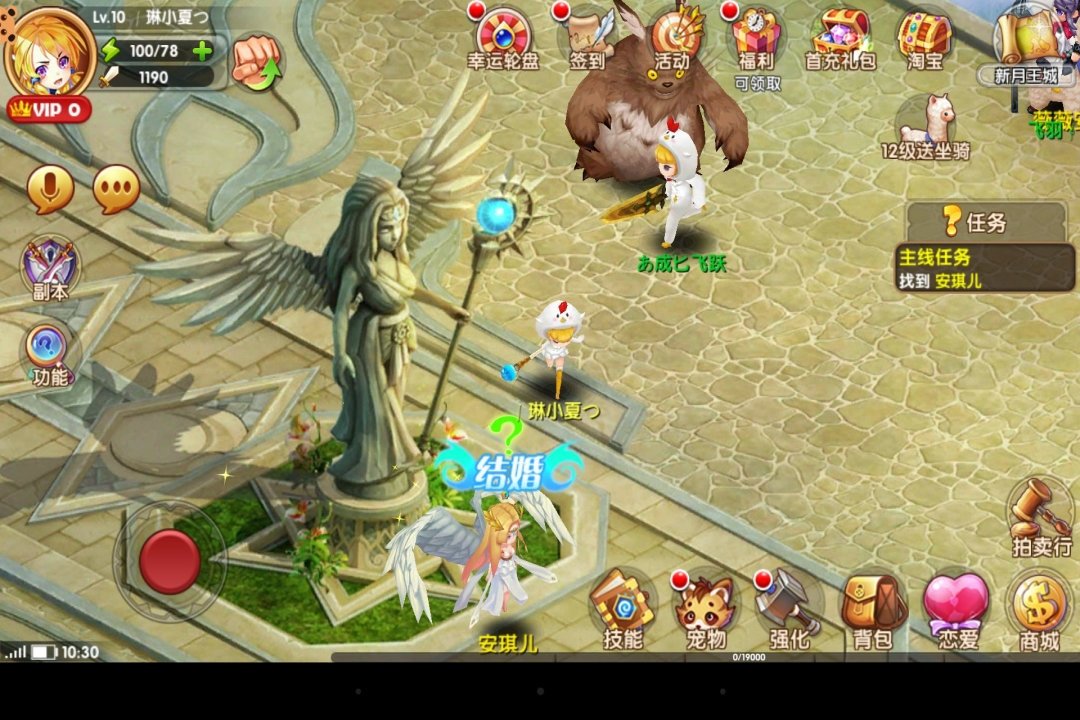Open the 恋爱 heart menu
The height and width of the screenshot is (720, 1080).
956,610
